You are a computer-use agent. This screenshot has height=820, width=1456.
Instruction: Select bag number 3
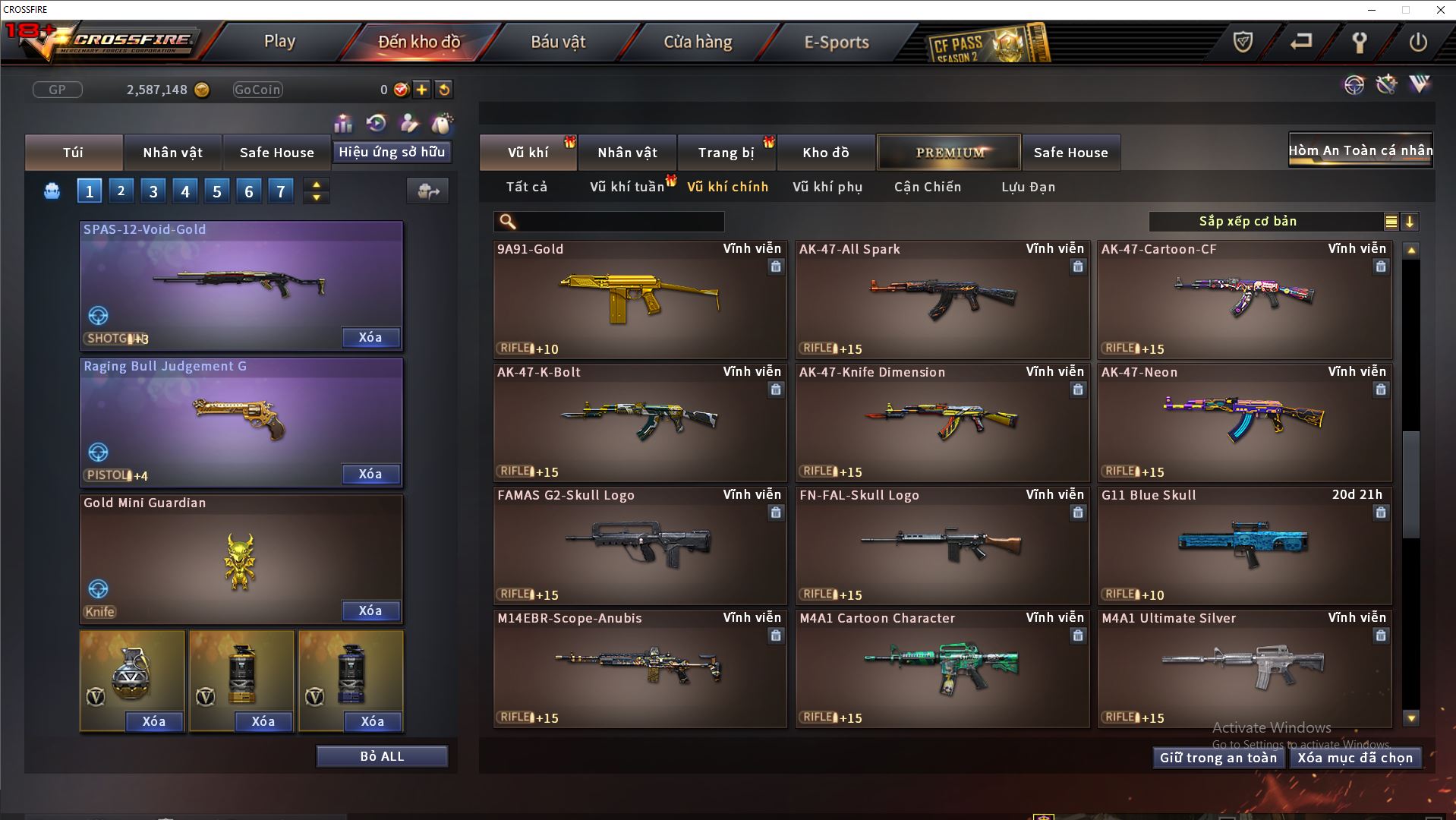coord(153,191)
